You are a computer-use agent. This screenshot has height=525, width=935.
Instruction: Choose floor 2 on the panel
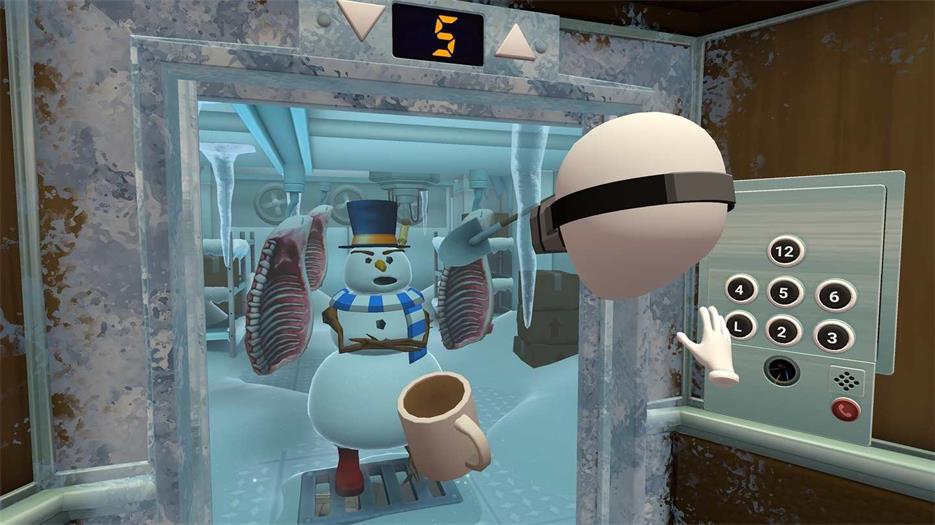[784, 330]
